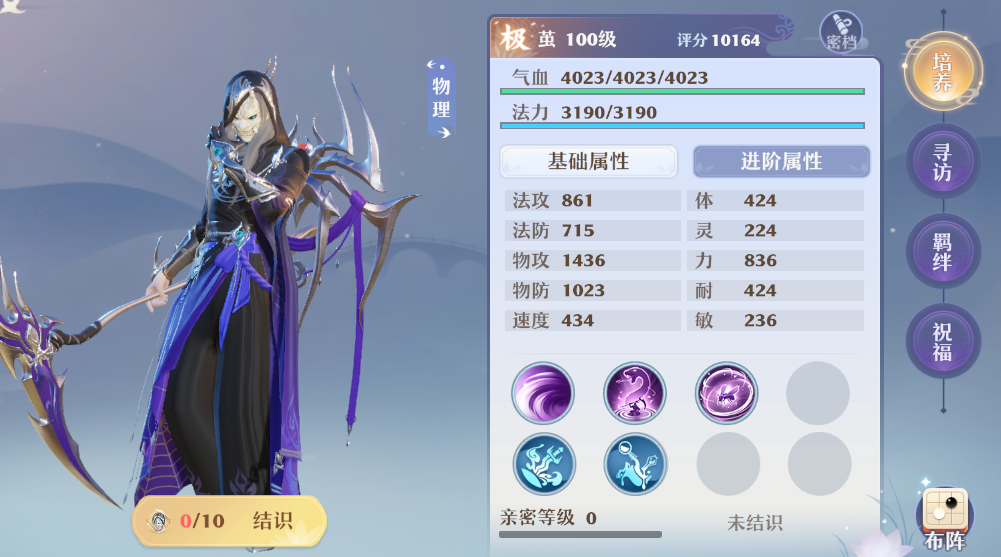Open the 羁绊 side tab

pos(942,251)
